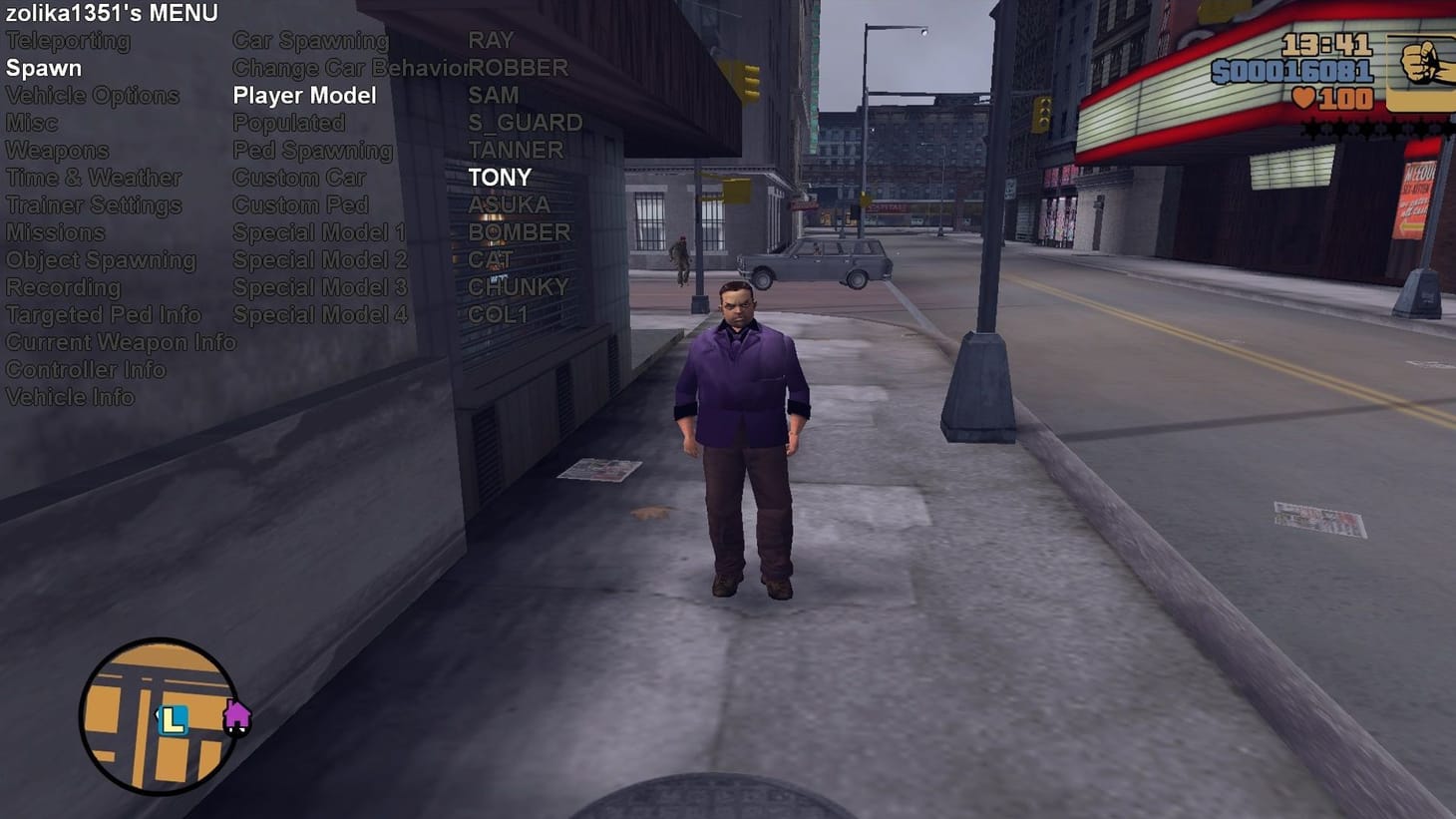Expand the Vehicle Options submenu

[x=92, y=96]
